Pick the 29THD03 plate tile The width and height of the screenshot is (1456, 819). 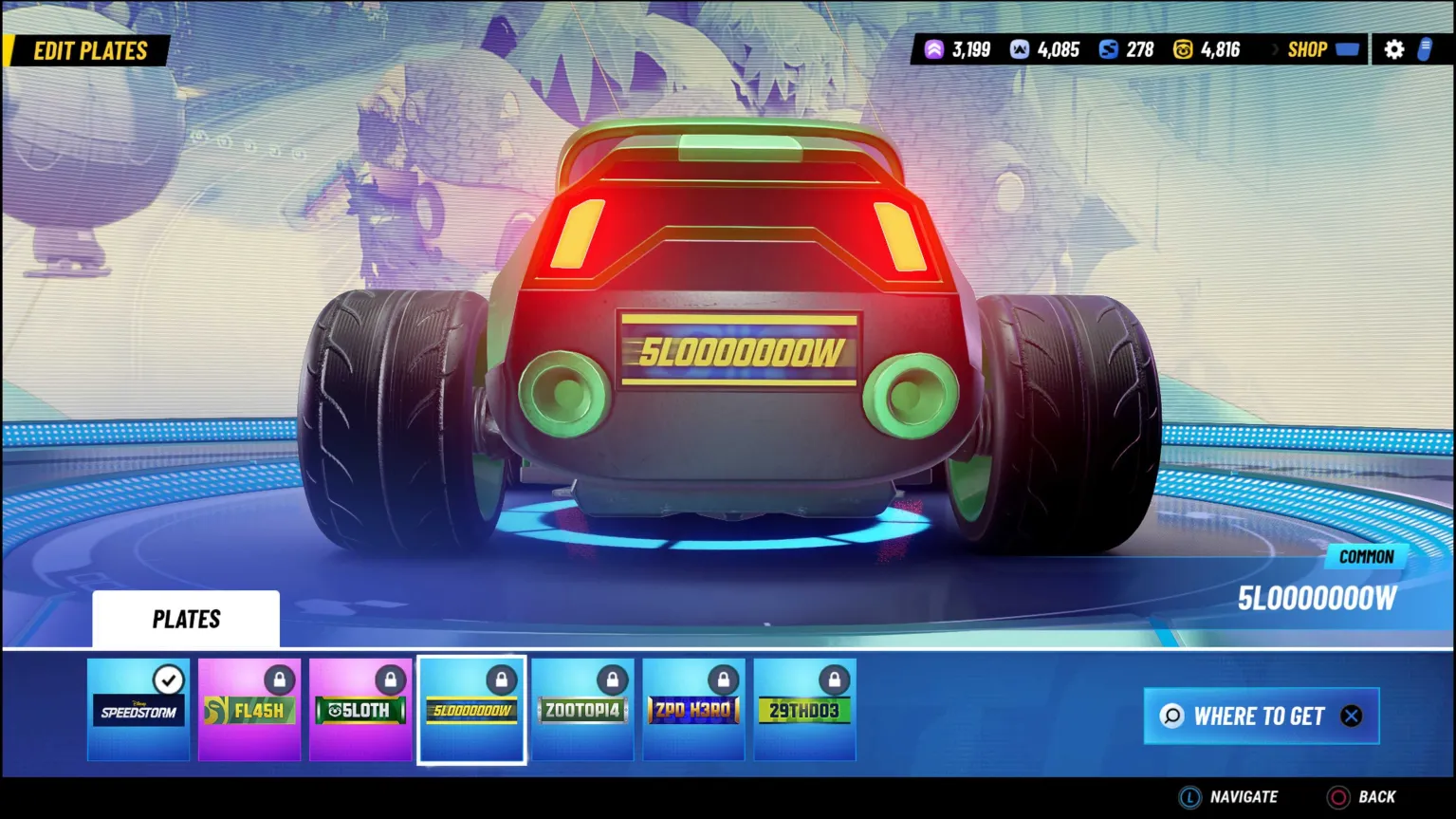804,710
